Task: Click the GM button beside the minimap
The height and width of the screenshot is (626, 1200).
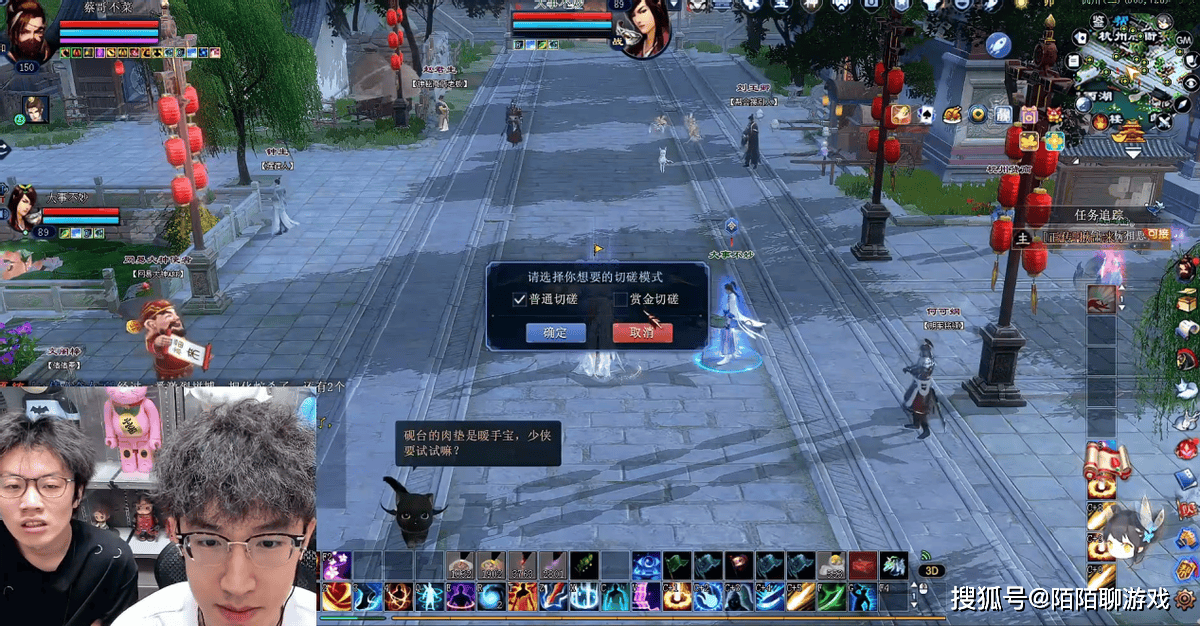Action: (x=1184, y=38)
